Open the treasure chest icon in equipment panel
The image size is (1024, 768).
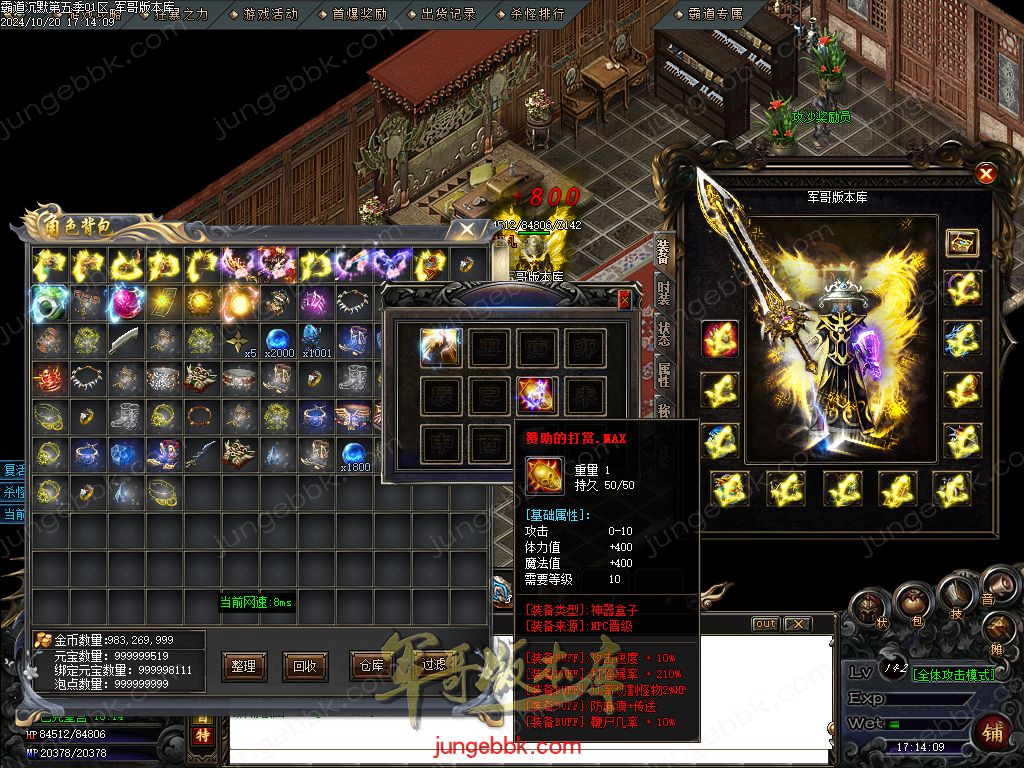(962, 242)
